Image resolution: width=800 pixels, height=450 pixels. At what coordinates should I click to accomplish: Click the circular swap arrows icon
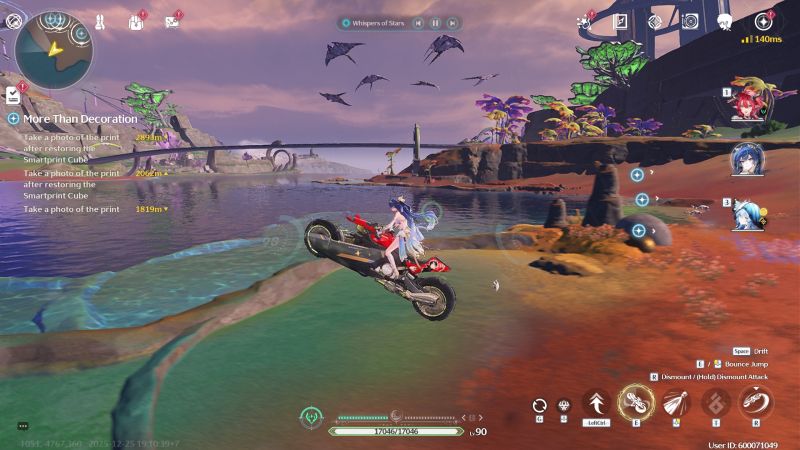point(540,405)
